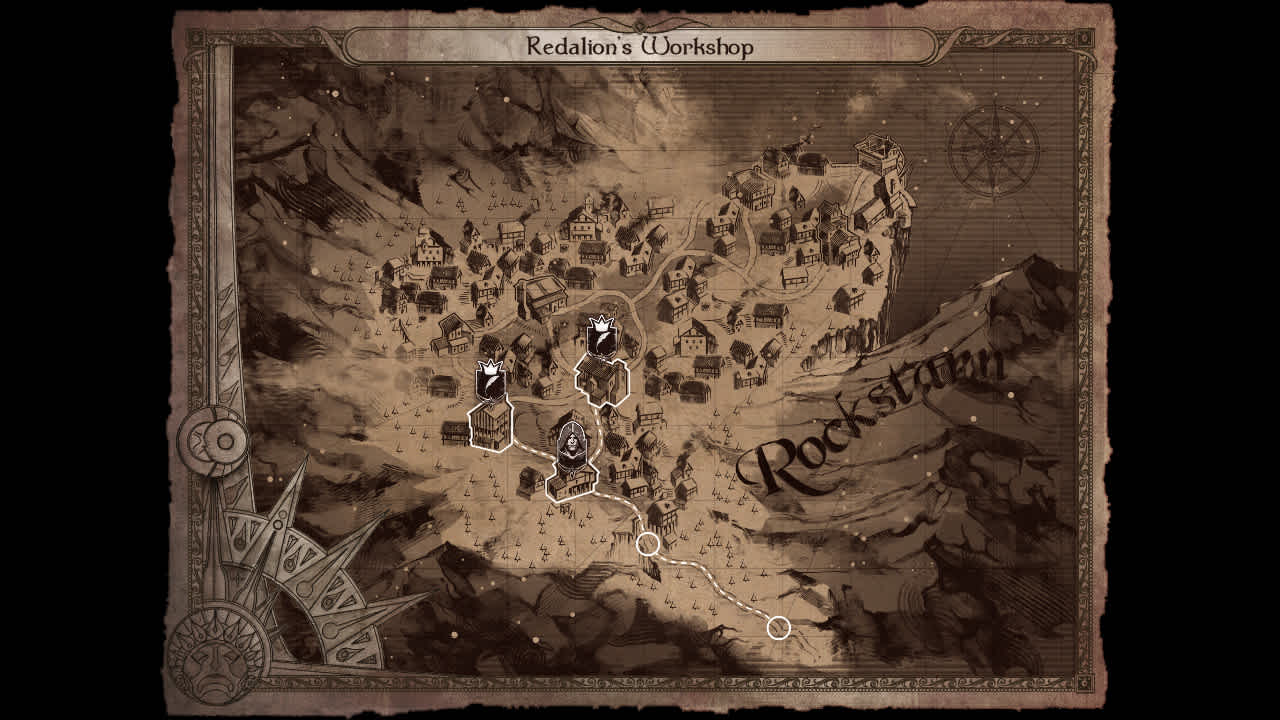
Task: Select the farthest white waypoint circle near map edge
Action: coord(777,628)
